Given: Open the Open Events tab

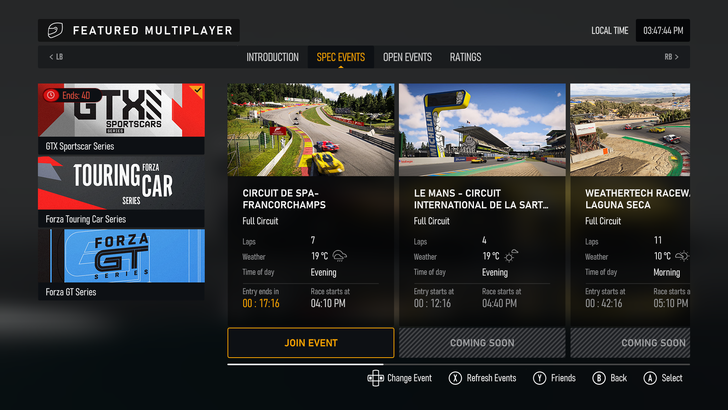Looking at the screenshot, I should click(x=407, y=57).
